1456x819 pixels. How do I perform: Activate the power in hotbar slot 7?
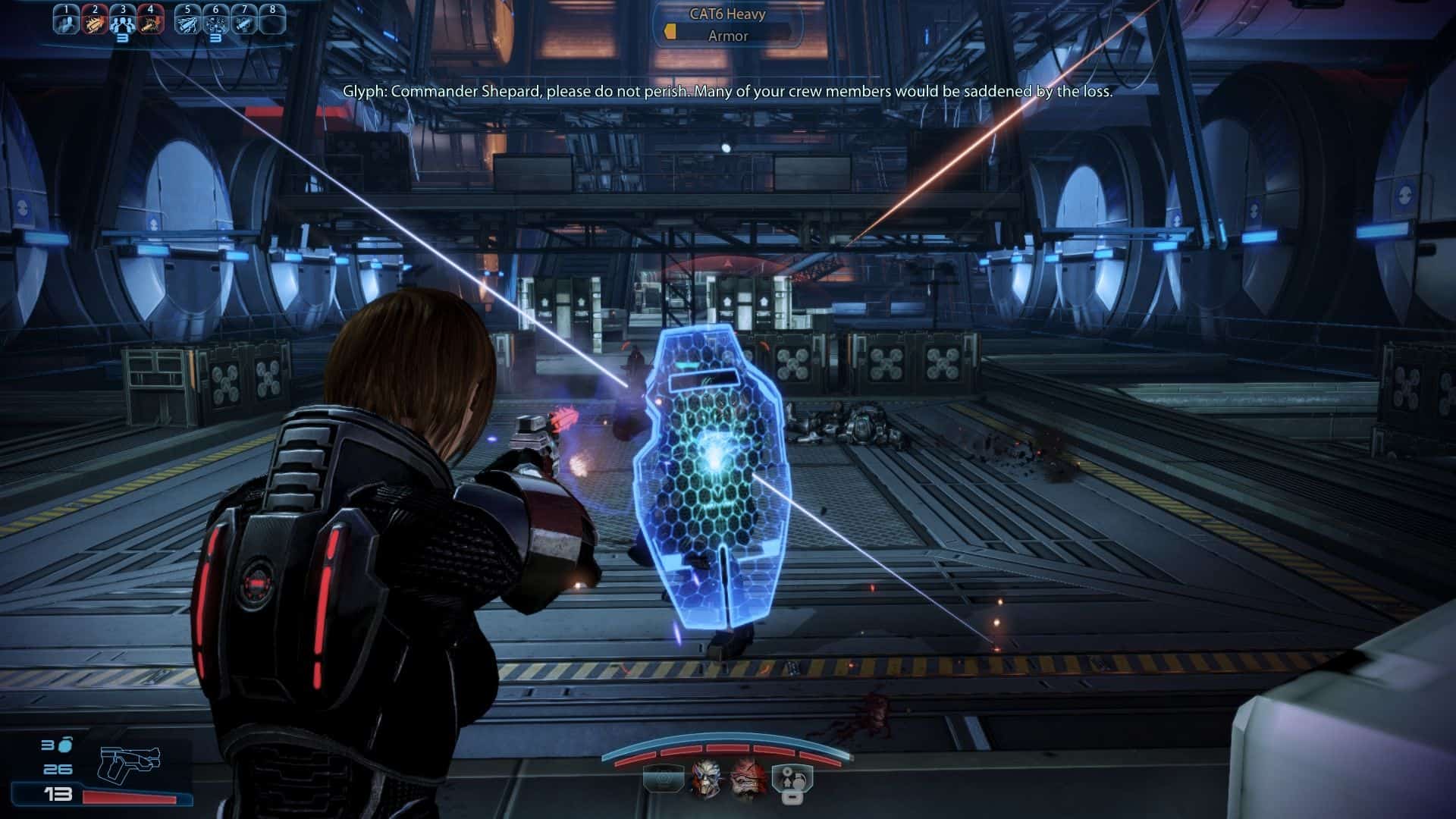click(x=243, y=22)
